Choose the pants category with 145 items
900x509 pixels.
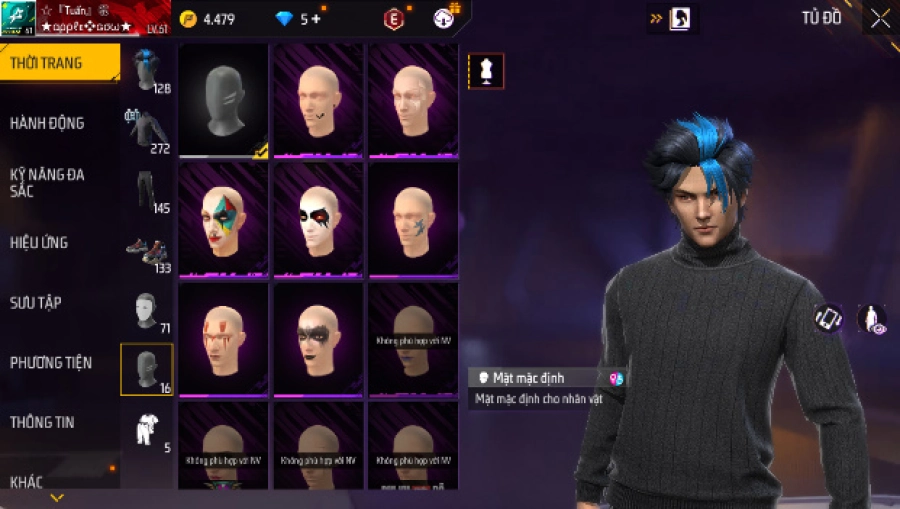[147, 190]
